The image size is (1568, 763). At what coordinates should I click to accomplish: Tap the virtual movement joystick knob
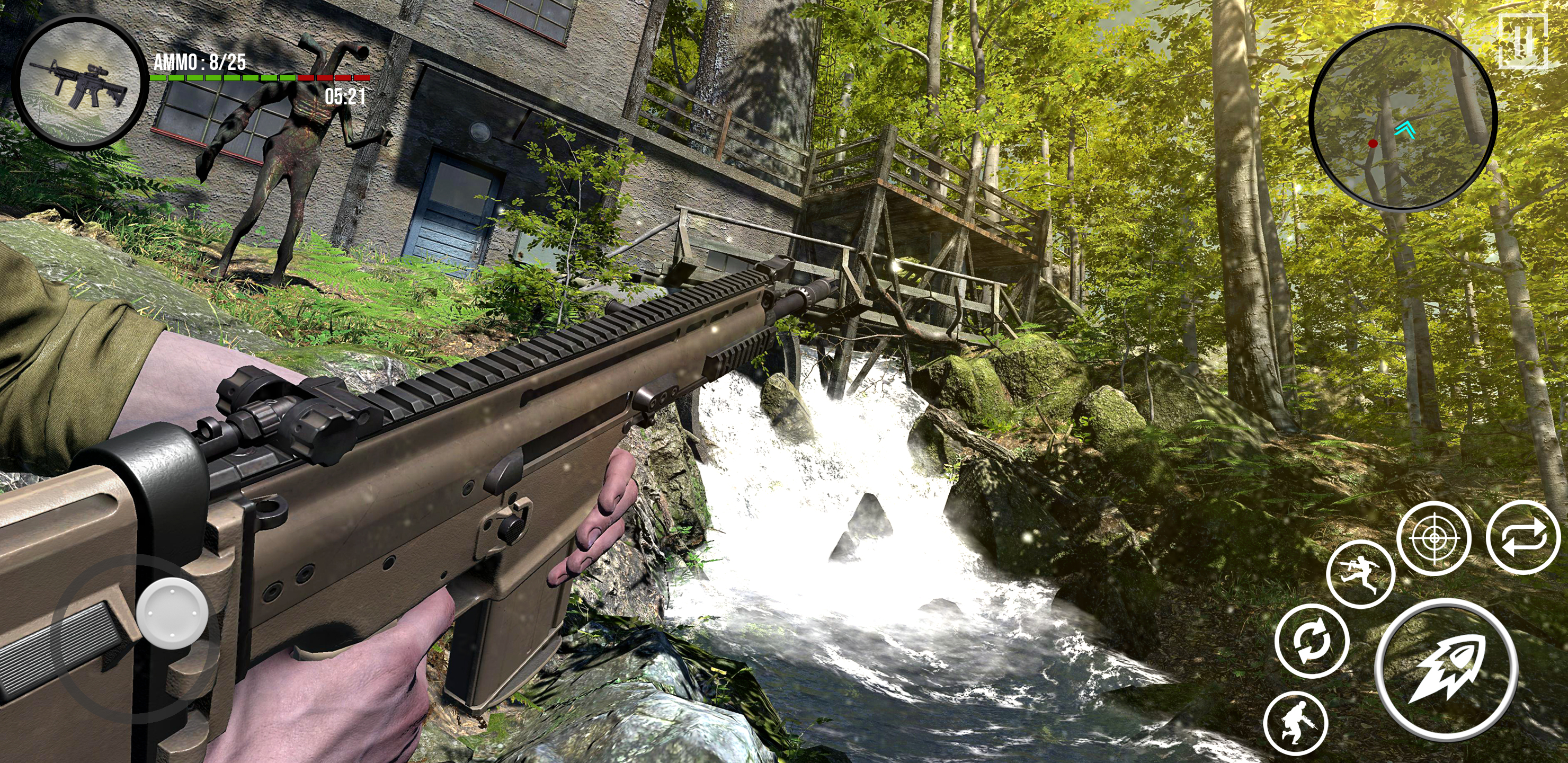tap(172, 611)
